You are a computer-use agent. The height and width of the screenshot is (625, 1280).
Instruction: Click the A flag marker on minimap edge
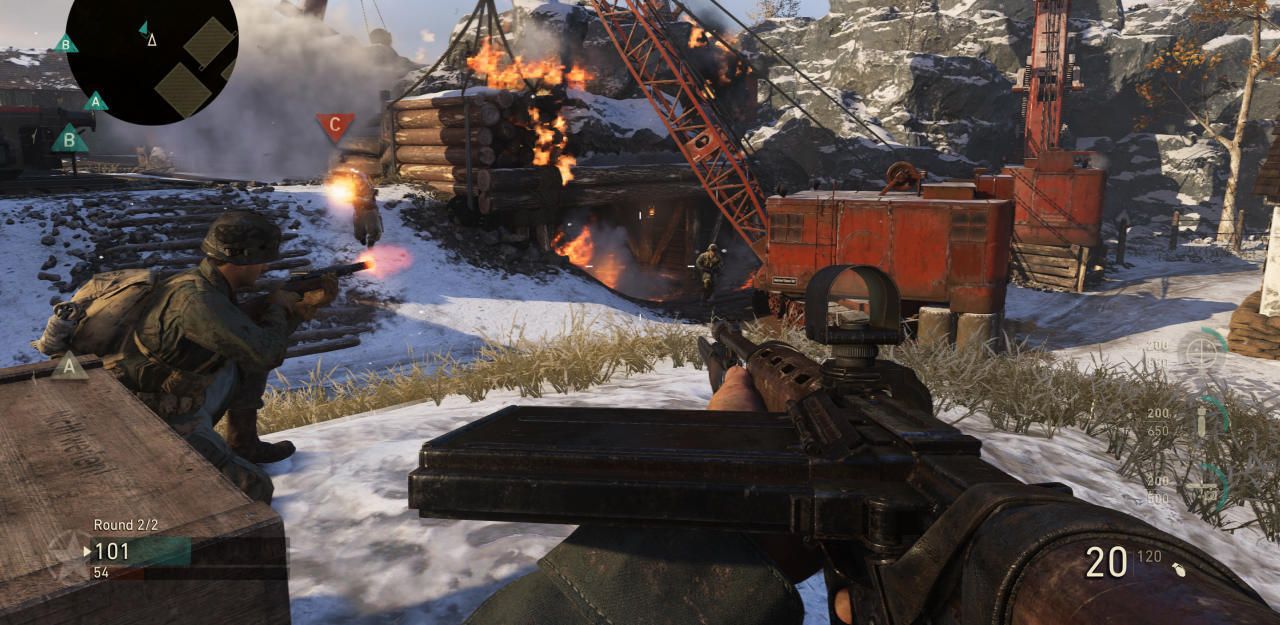coord(96,101)
